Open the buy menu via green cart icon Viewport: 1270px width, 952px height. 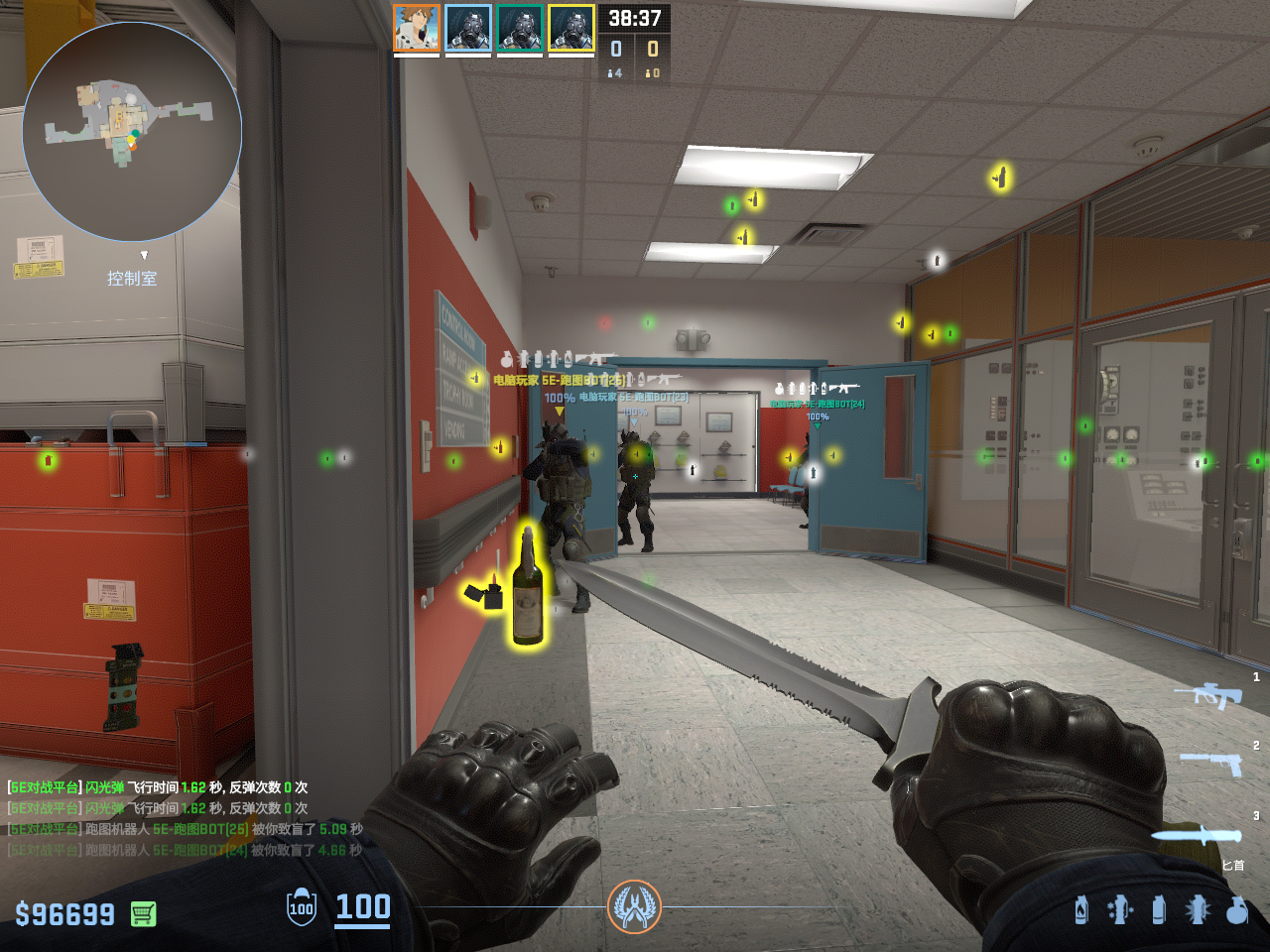144,913
